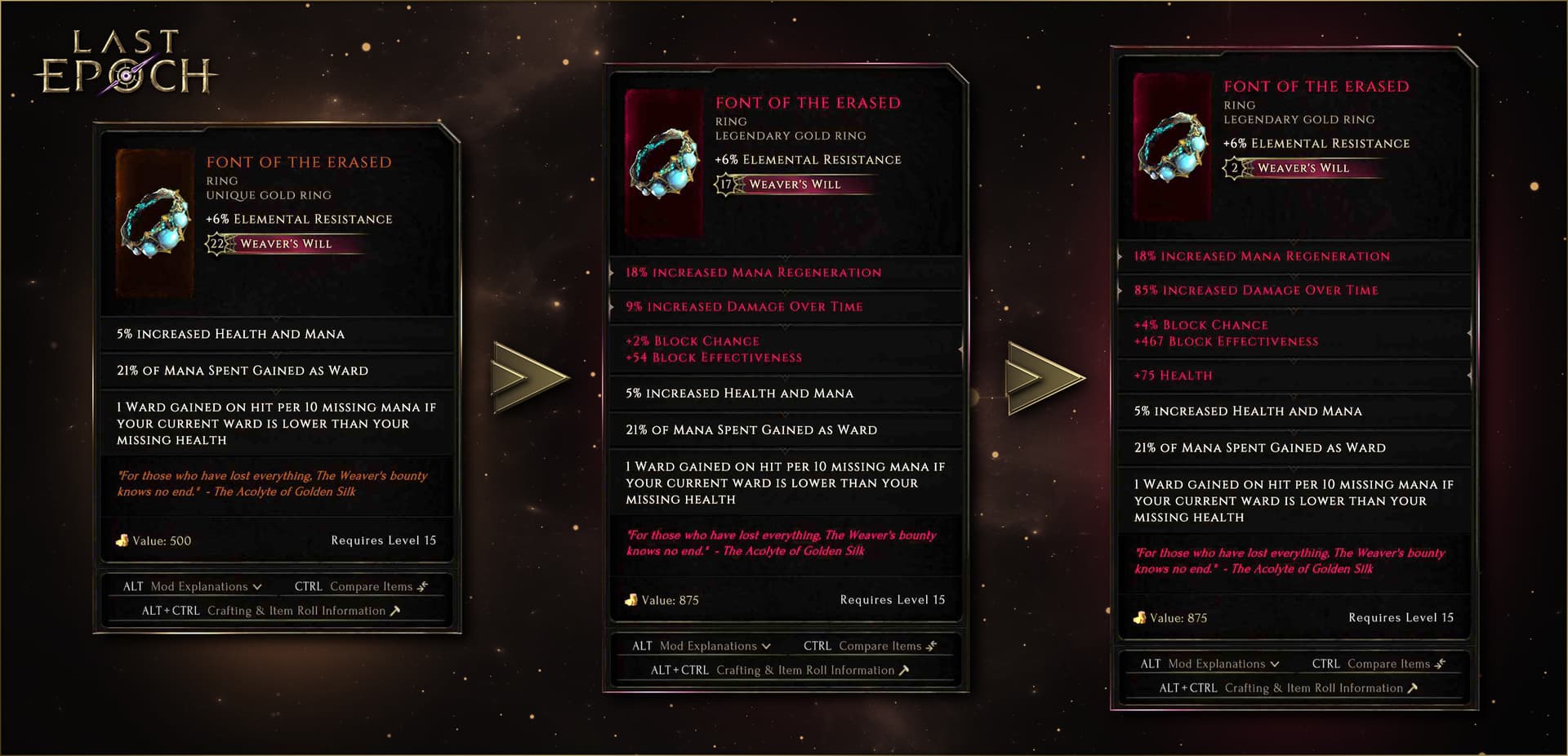Click the gold coin icon next to Value: 500
The width and height of the screenshot is (1568, 756).
point(122,540)
